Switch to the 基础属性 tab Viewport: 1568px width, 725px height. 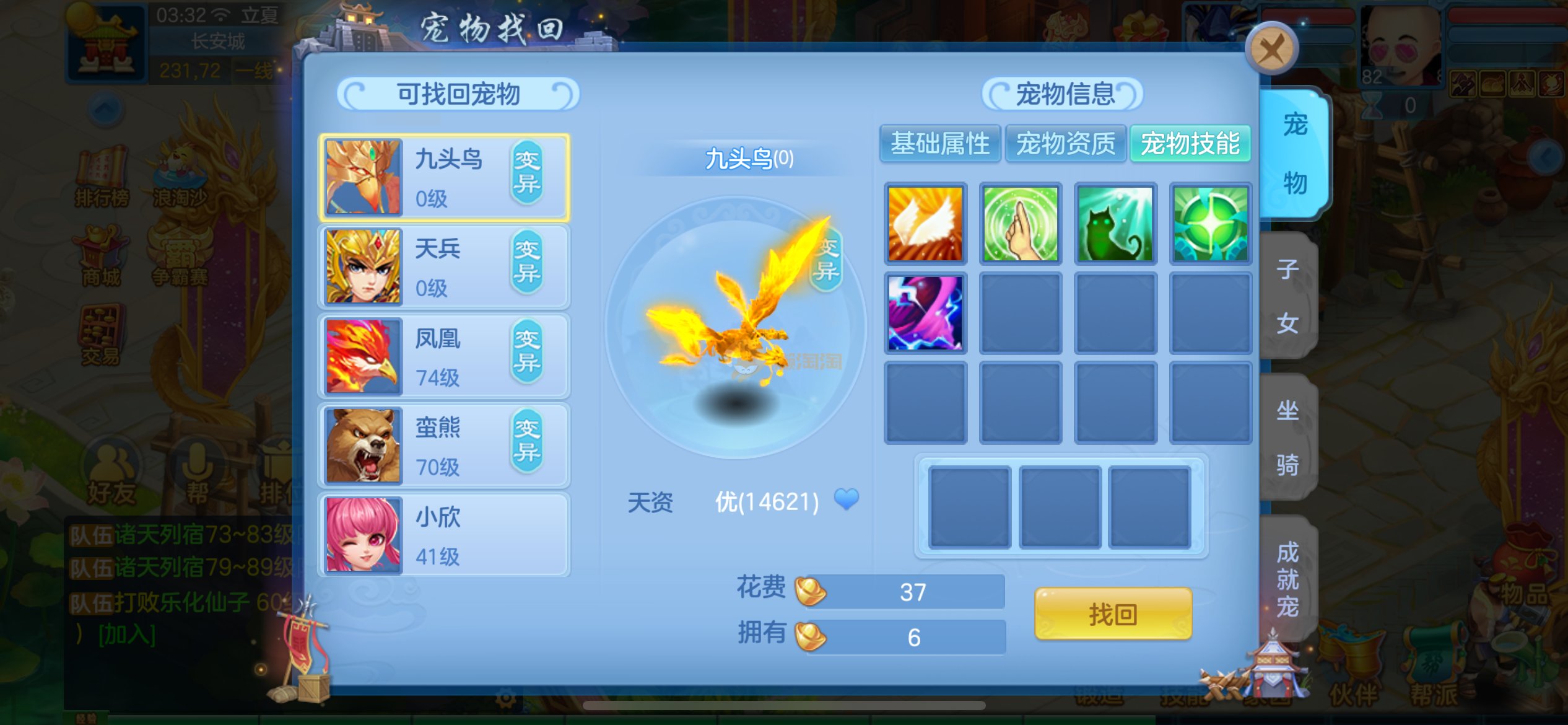point(940,144)
